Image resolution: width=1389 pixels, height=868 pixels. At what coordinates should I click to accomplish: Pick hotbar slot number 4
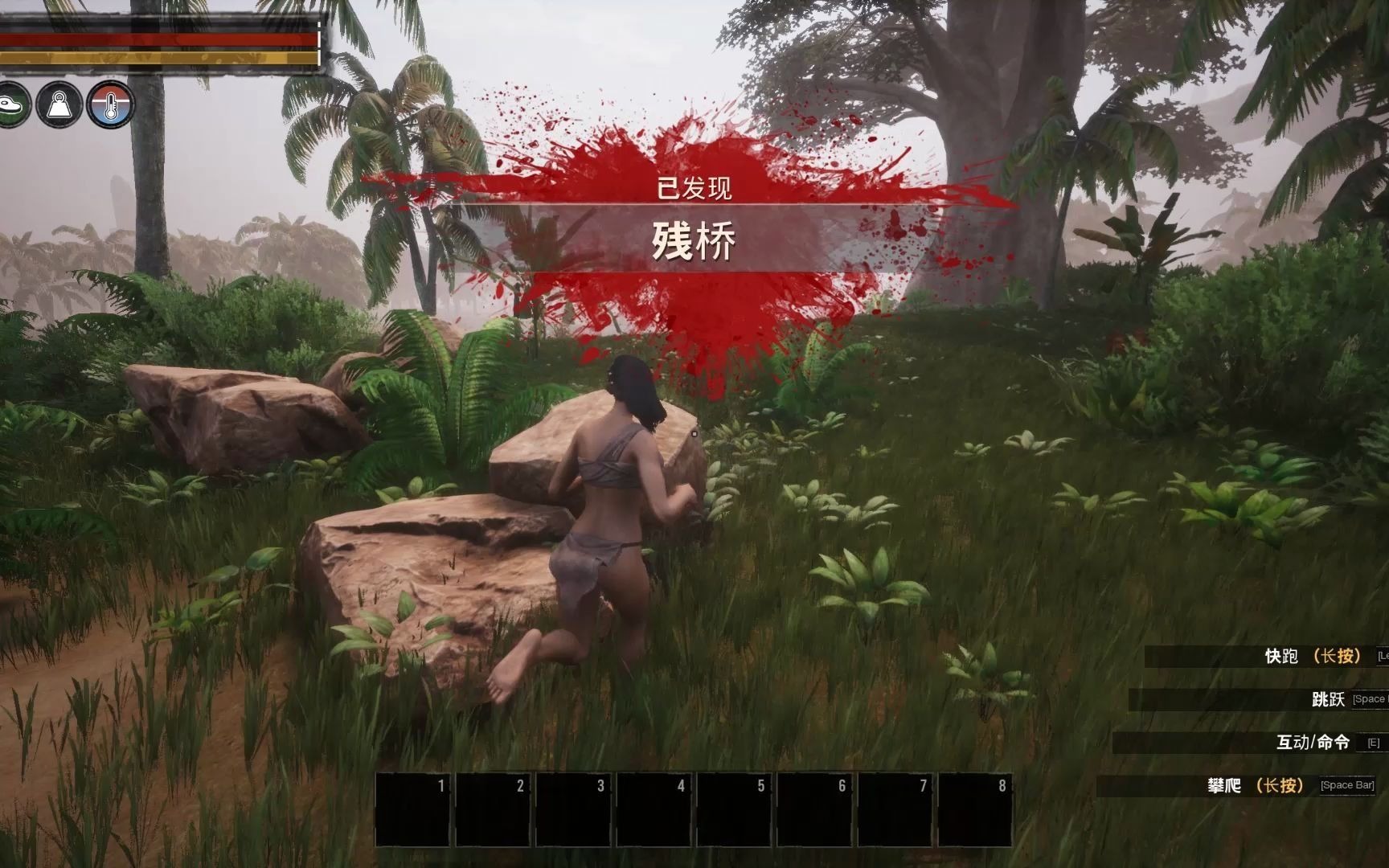654,809
